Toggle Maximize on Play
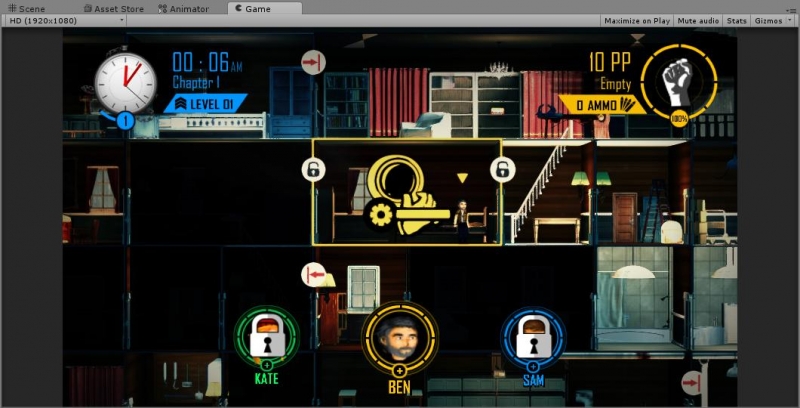Image resolution: width=800 pixels, height=408 pixels. pyautogui.click(x=637, y=20)
